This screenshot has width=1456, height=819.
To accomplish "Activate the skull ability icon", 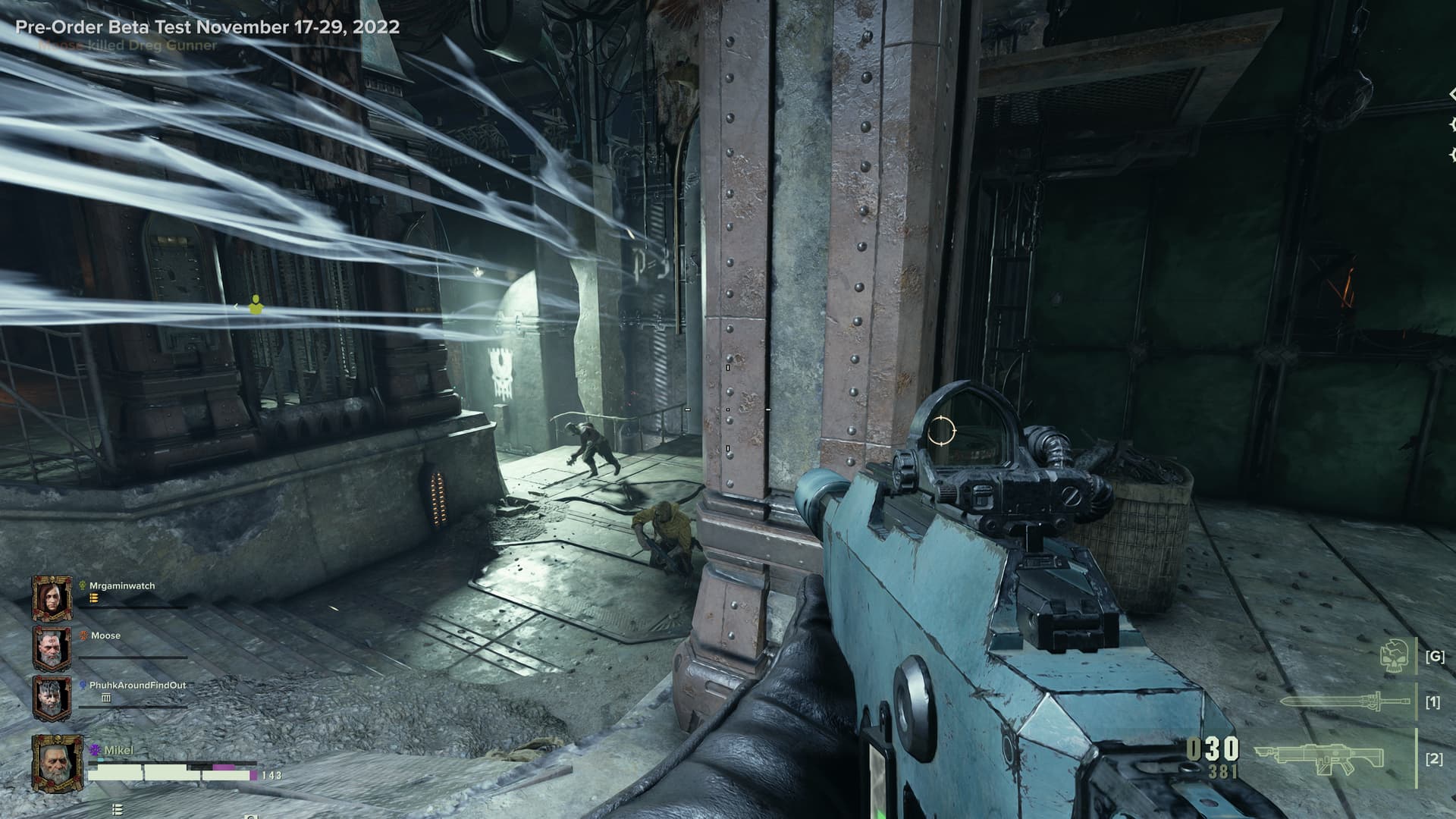I will point(1395,657).
